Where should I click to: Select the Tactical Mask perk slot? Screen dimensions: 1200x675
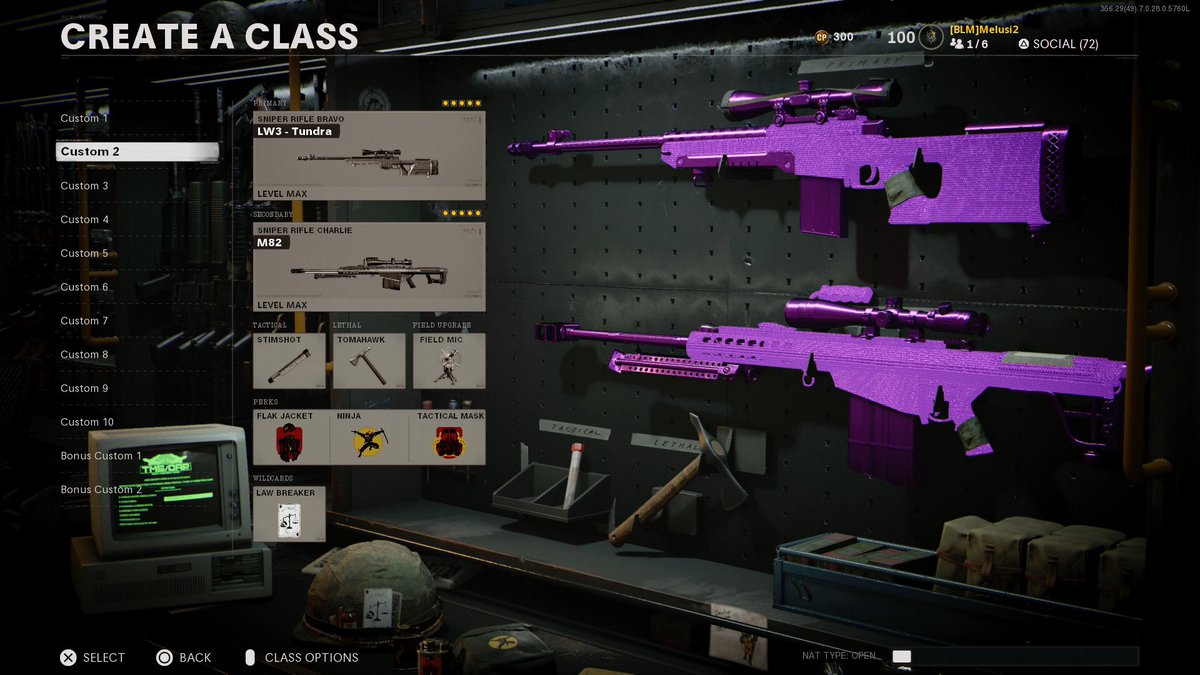tap(447, 437)
